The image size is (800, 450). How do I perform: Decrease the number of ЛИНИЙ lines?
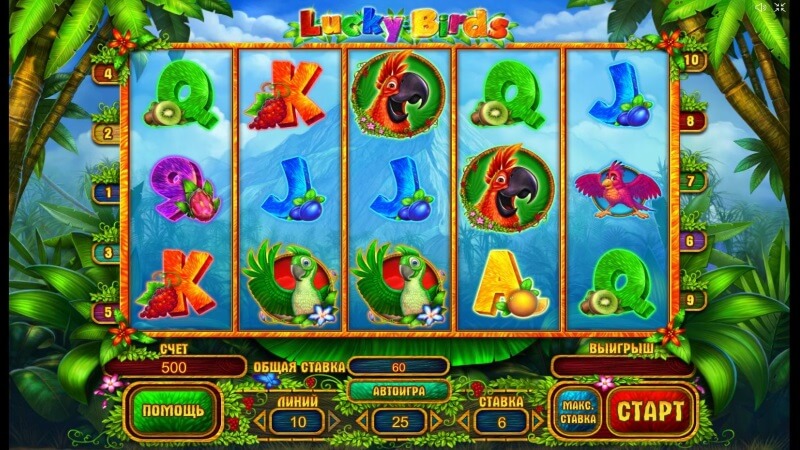(258, 420)
